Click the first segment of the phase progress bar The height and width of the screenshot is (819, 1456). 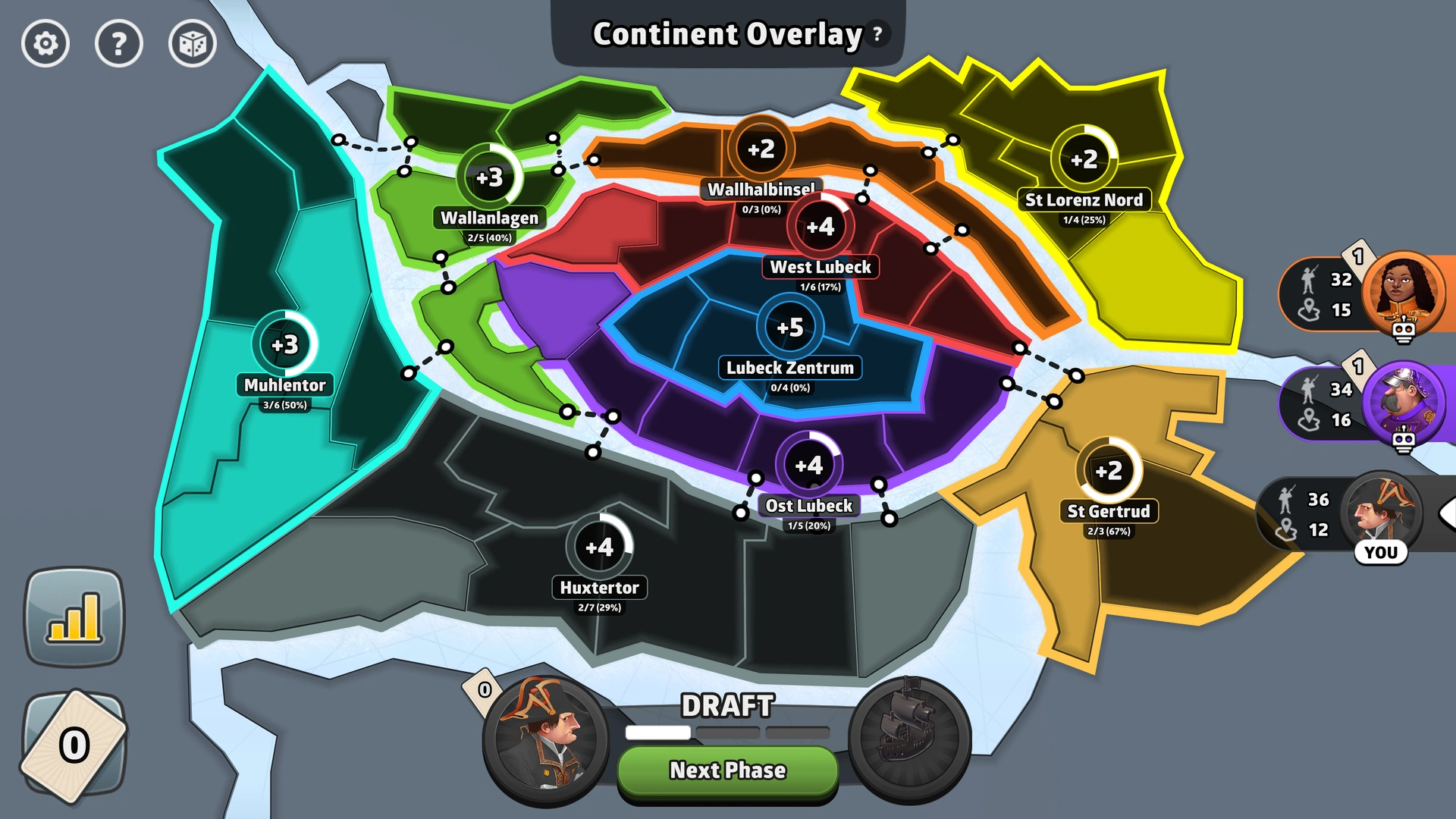657,733
